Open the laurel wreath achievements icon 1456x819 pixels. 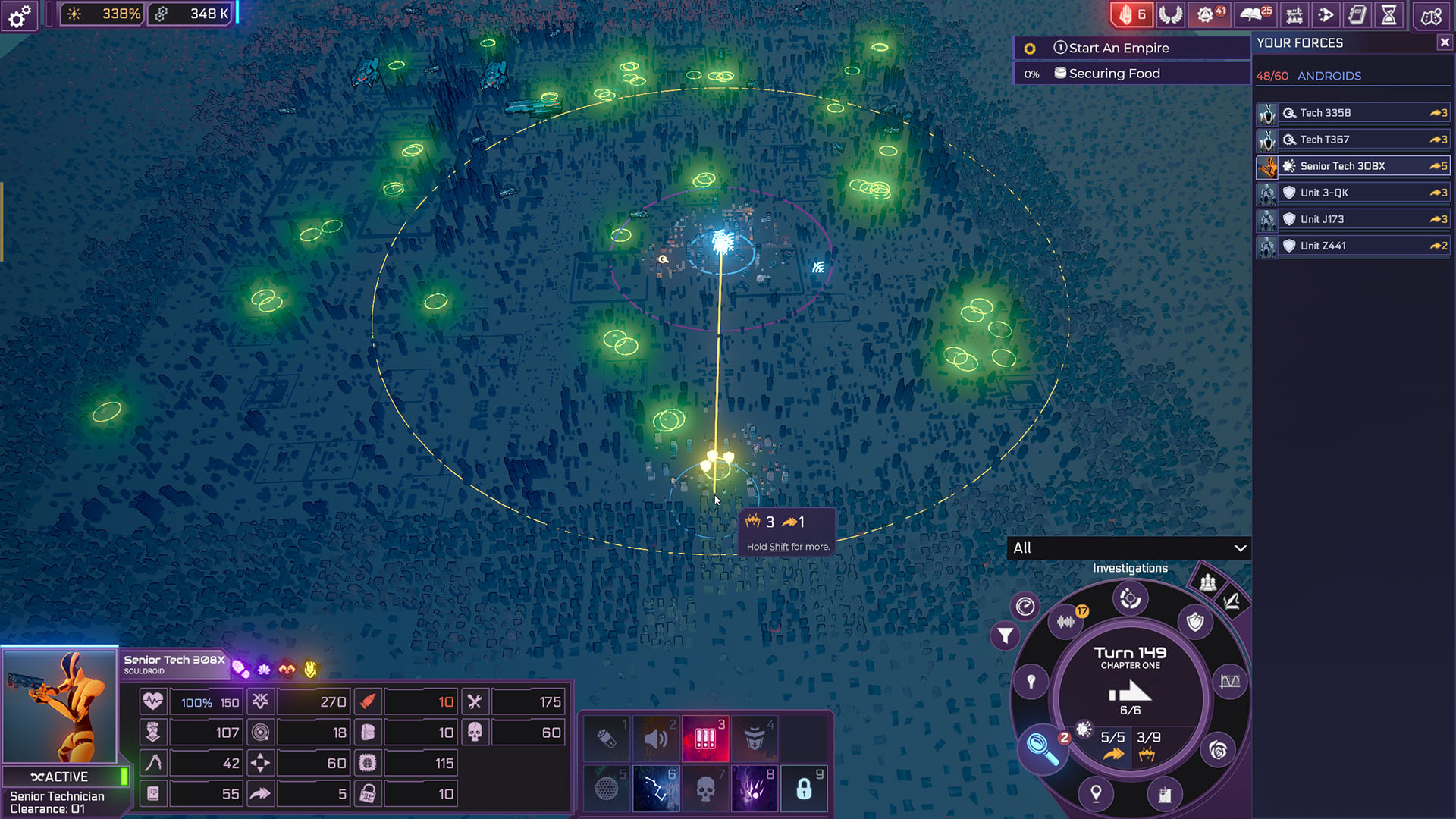(x=1170, y=14)
